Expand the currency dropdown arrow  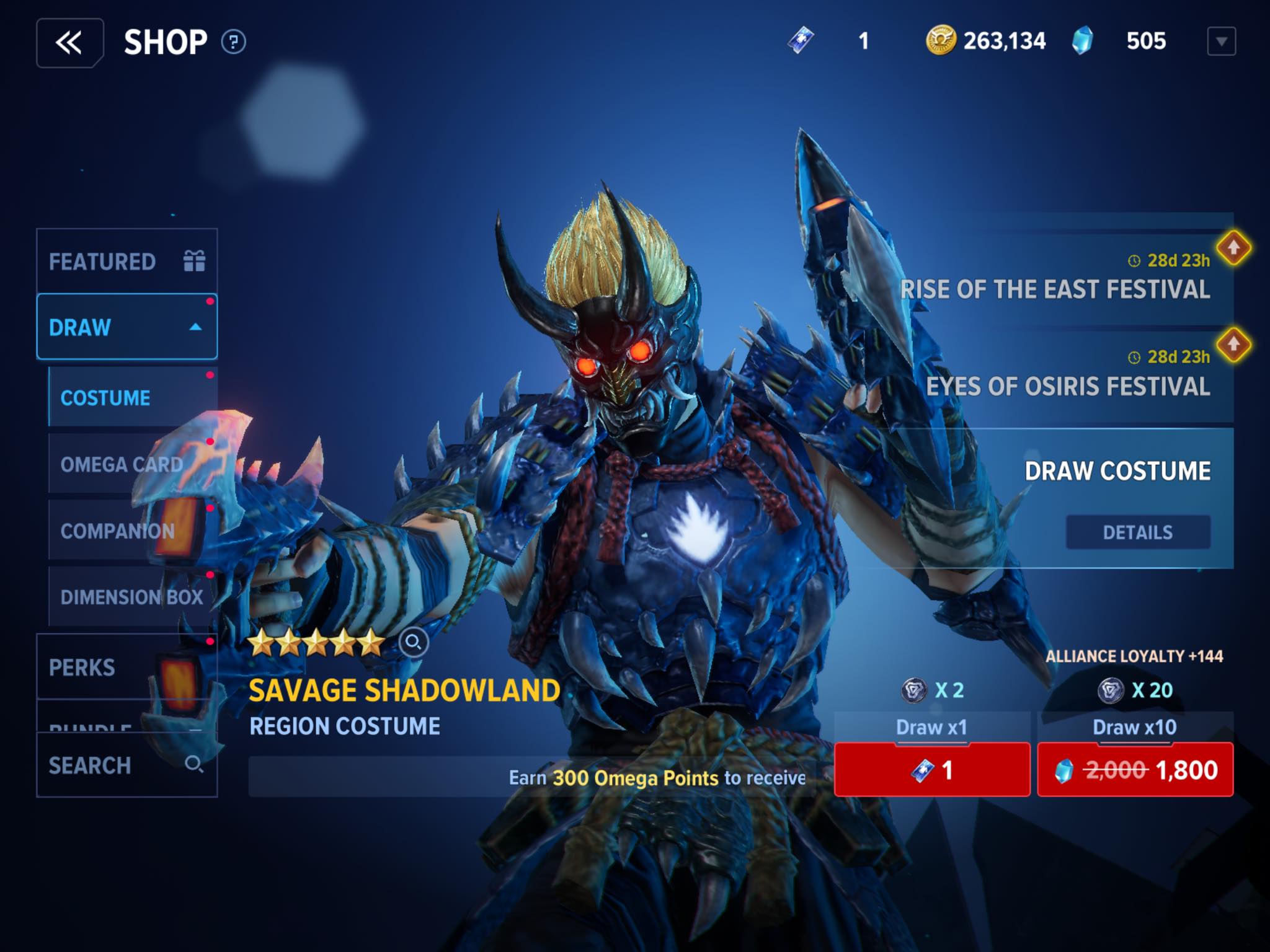click(x=1221, y=42)
